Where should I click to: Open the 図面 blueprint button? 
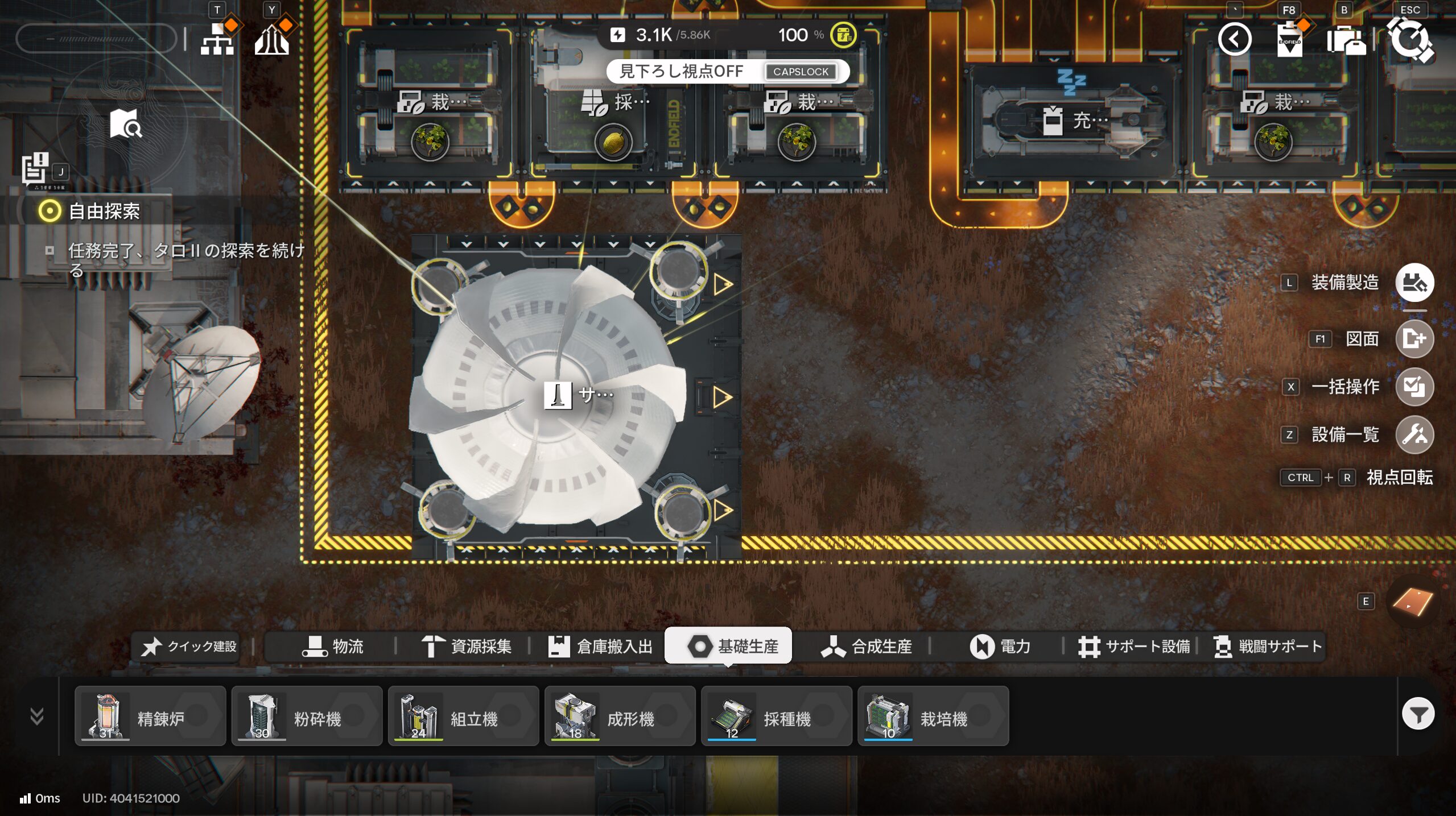pyautogui.click(x=1414, y=339)
